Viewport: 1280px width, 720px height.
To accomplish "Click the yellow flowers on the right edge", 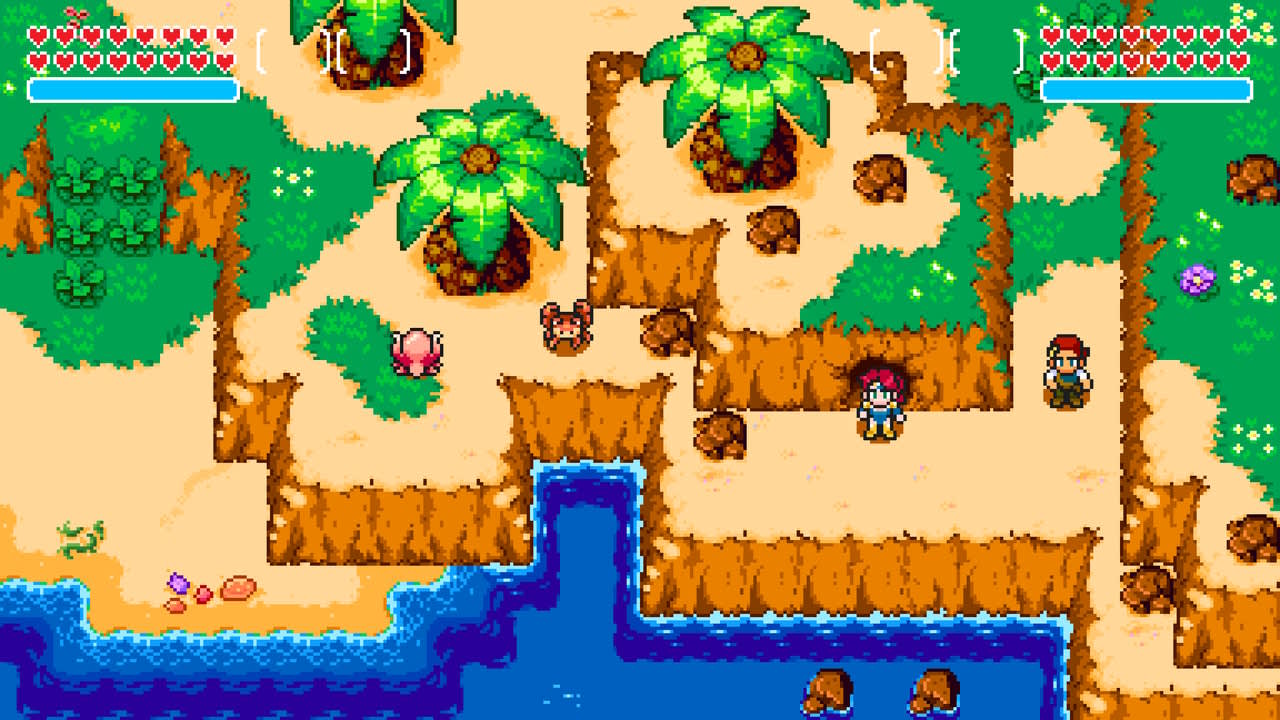I will coord(1250,280).
